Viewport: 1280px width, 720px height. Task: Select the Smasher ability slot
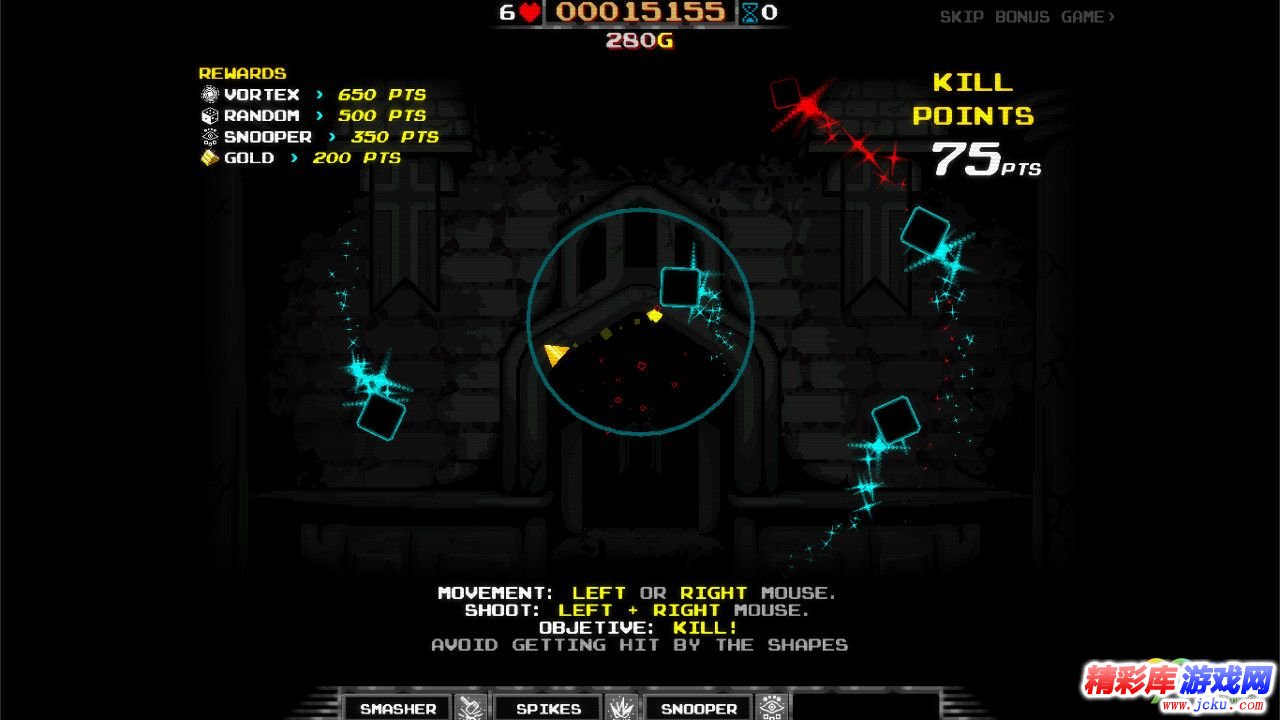pos(398,708)
